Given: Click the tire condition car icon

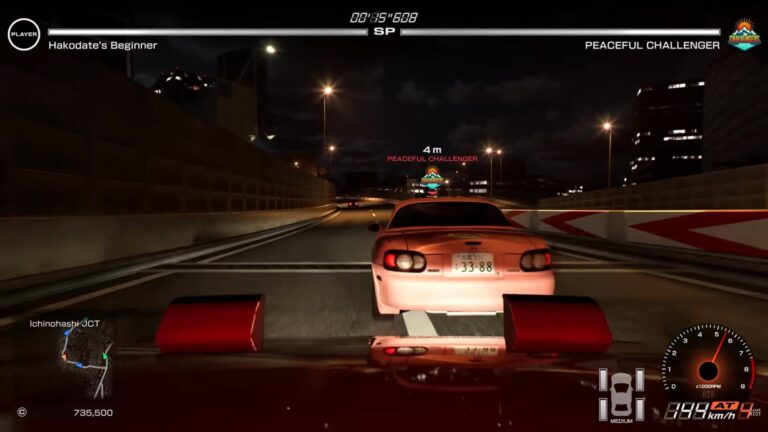Looking at the screenshot, I should point(620,393).
